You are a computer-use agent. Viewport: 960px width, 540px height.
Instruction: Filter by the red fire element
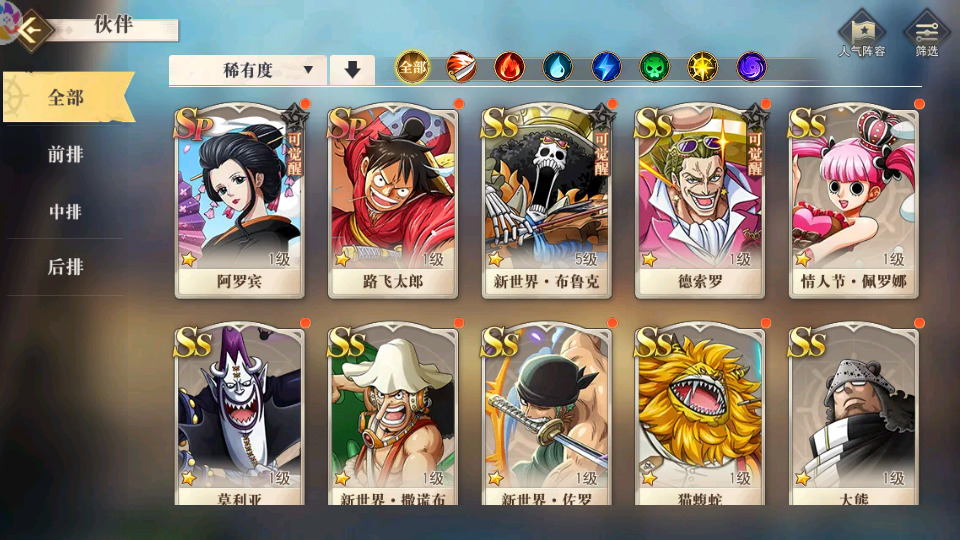click(509, 67)
